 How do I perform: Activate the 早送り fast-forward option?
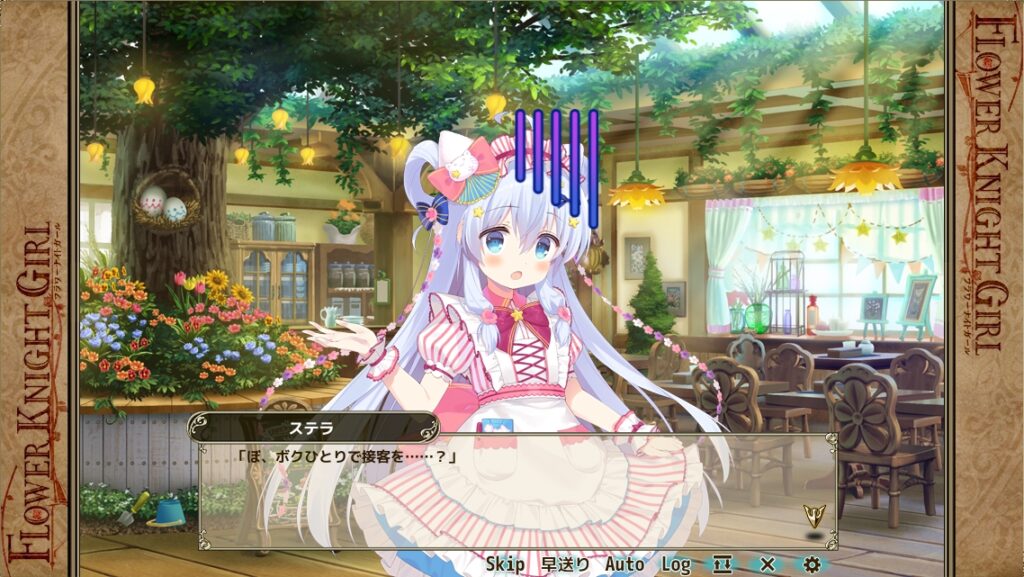(566, 565)
